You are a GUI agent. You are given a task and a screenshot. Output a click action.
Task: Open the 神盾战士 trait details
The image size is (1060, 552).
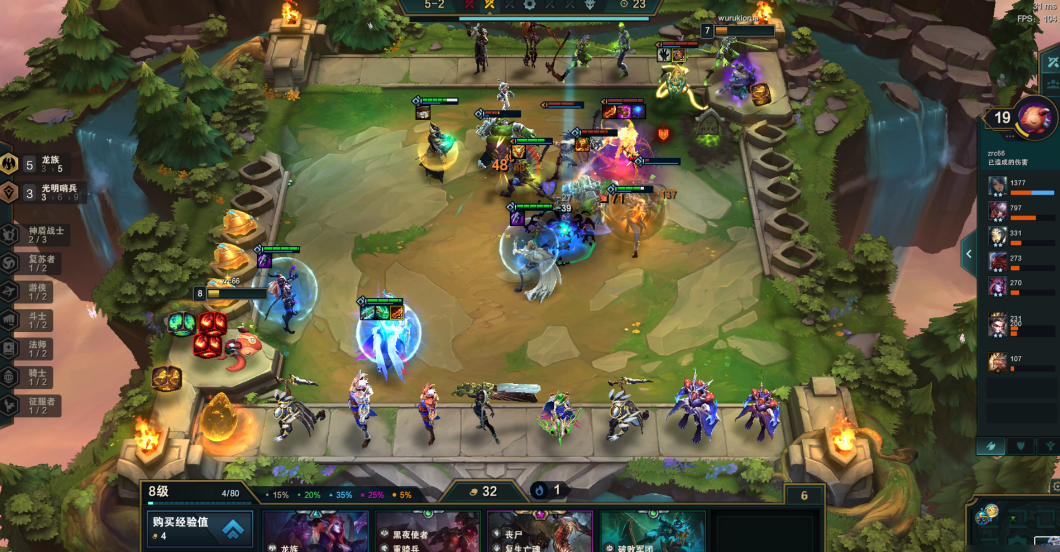(36, 235)
